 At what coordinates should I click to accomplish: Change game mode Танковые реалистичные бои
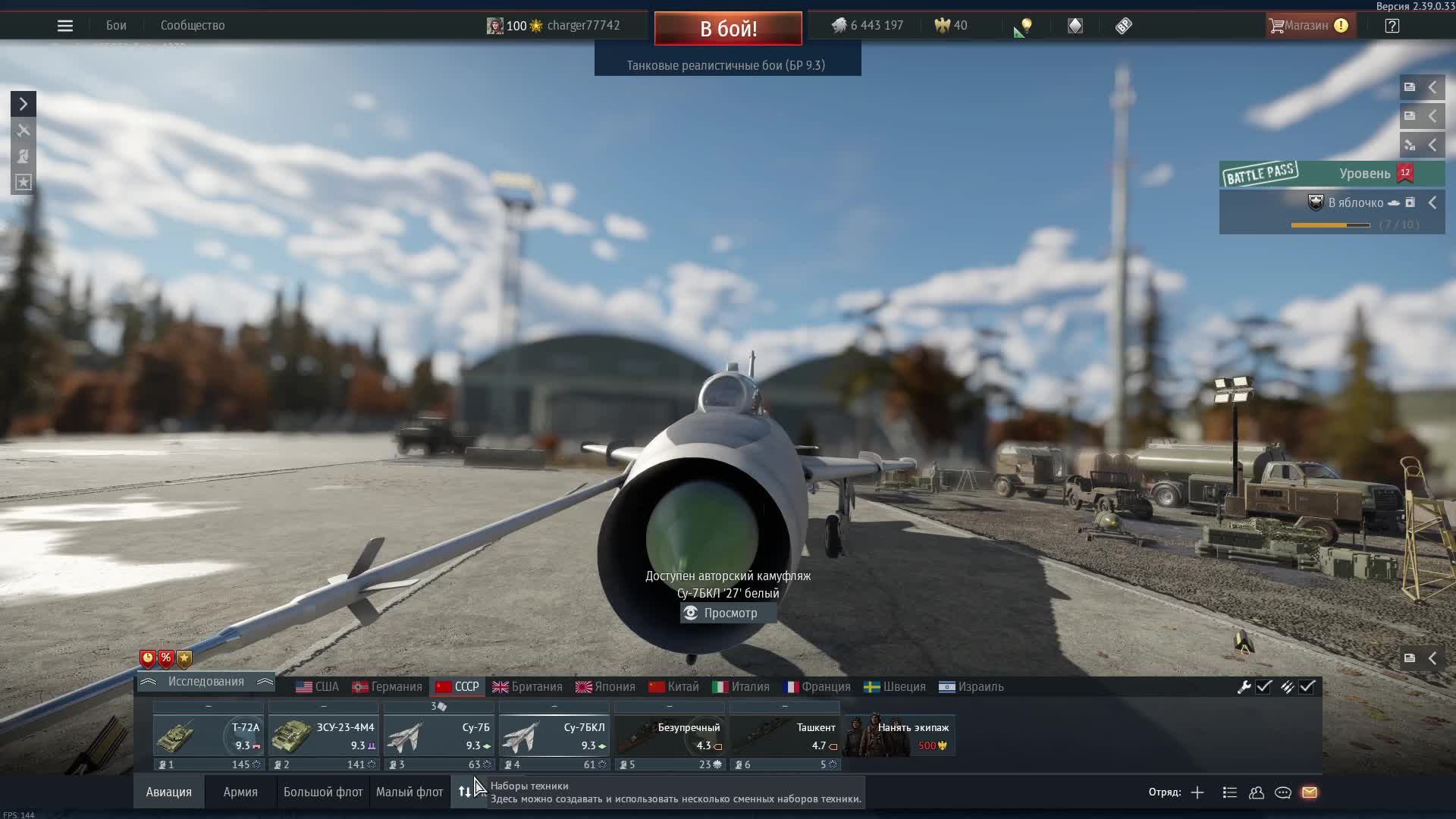[x=726, y=65]
